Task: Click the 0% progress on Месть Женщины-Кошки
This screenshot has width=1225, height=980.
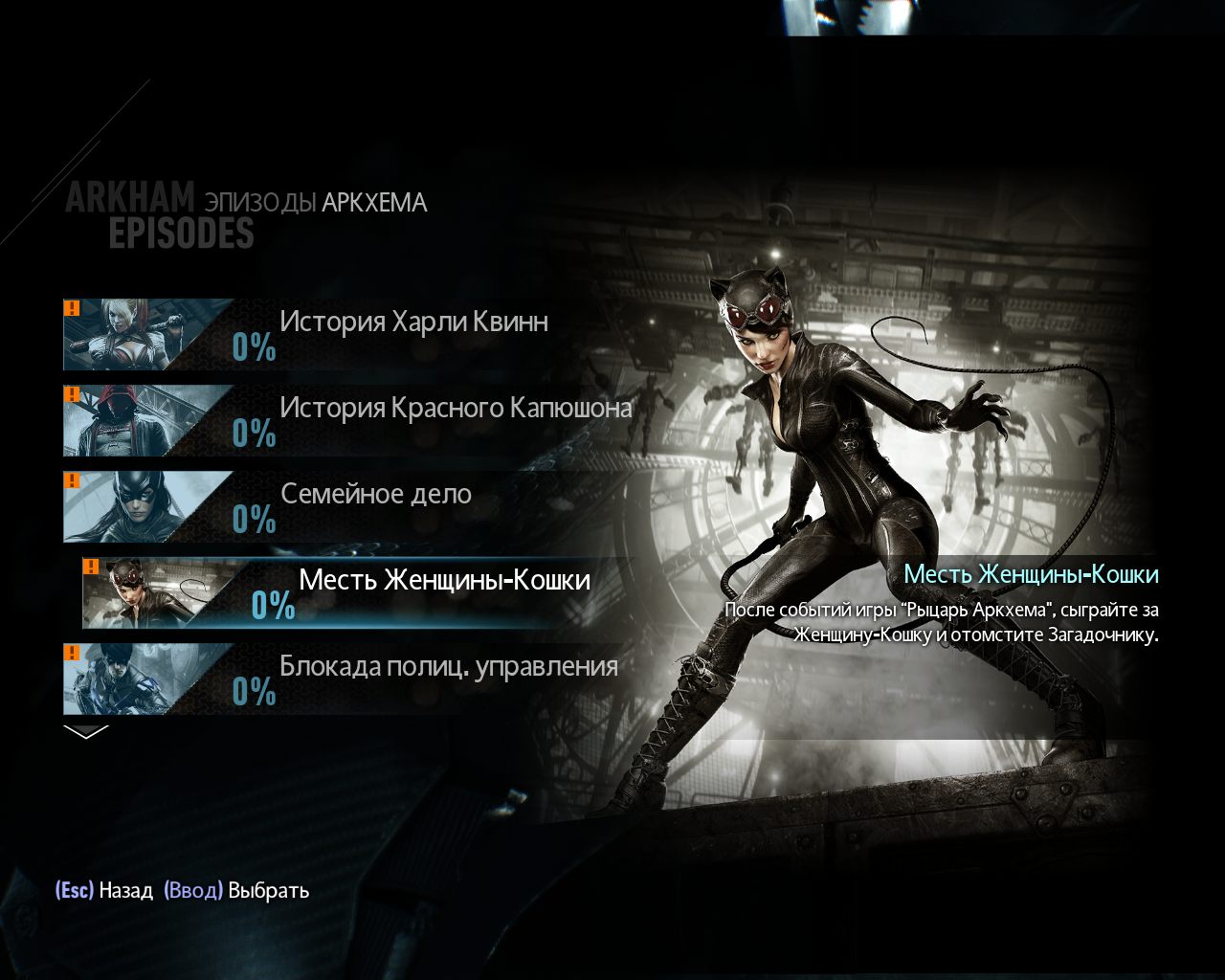Action: click(271, 606)
